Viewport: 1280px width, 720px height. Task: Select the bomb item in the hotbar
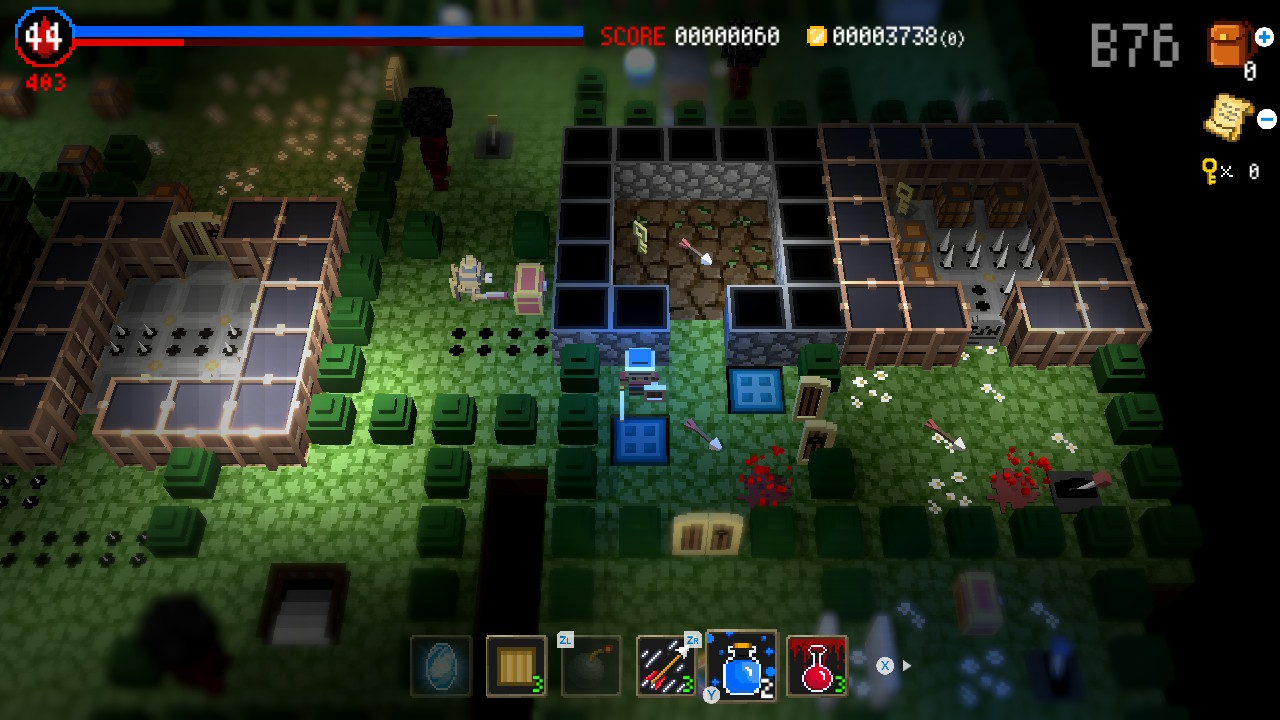(592, 665)
